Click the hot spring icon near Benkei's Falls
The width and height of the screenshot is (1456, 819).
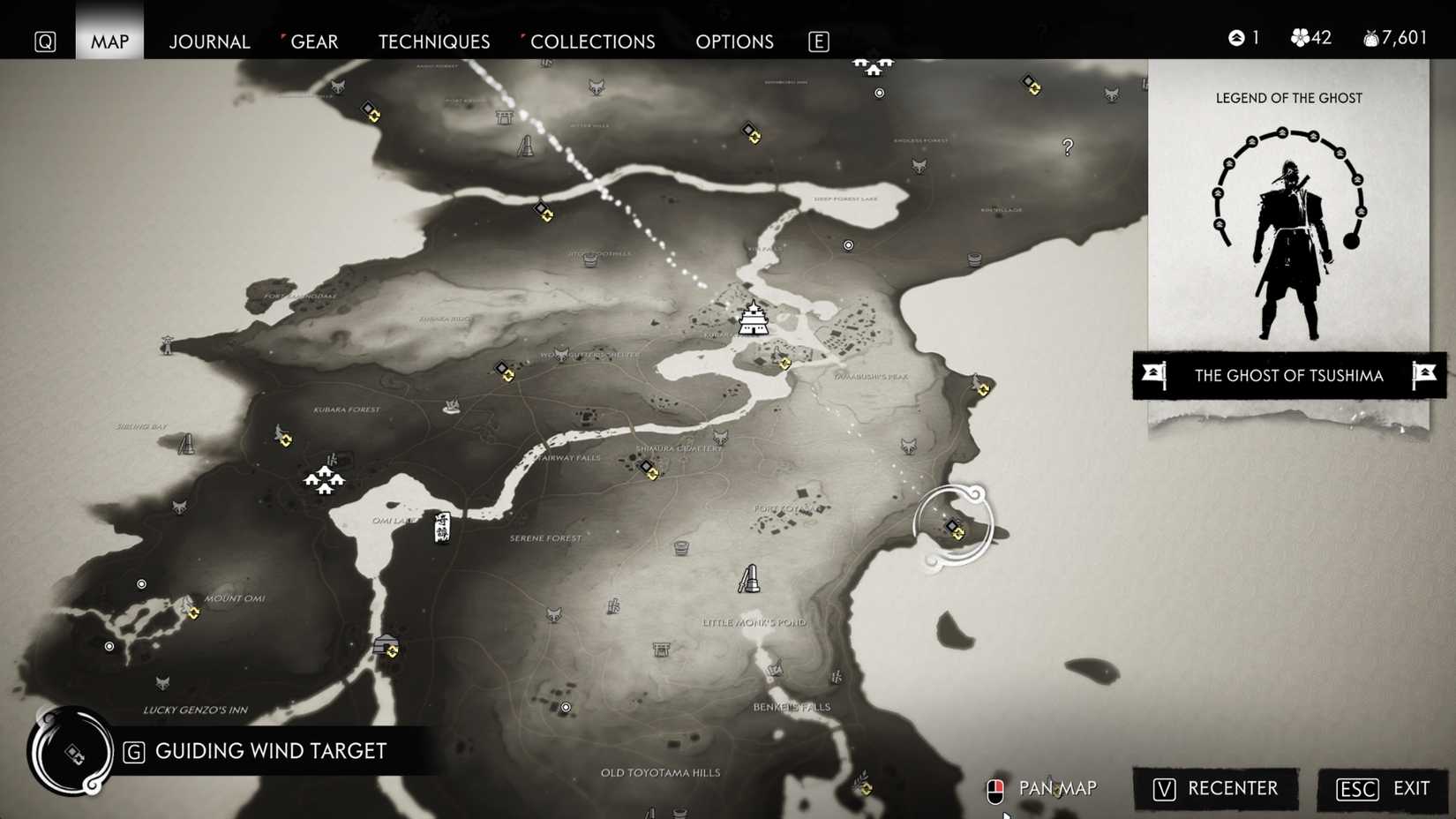[775, 668]
